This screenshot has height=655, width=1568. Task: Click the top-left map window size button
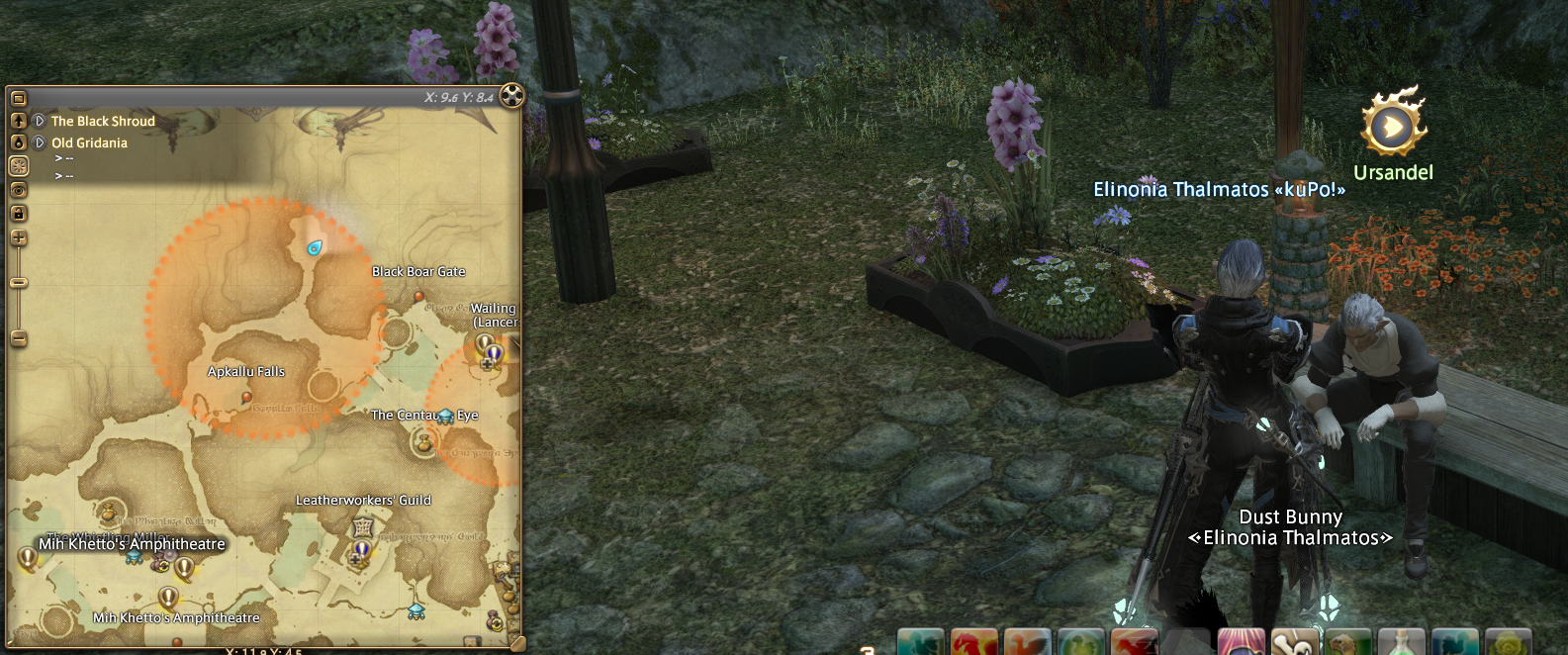click(18, 98)
